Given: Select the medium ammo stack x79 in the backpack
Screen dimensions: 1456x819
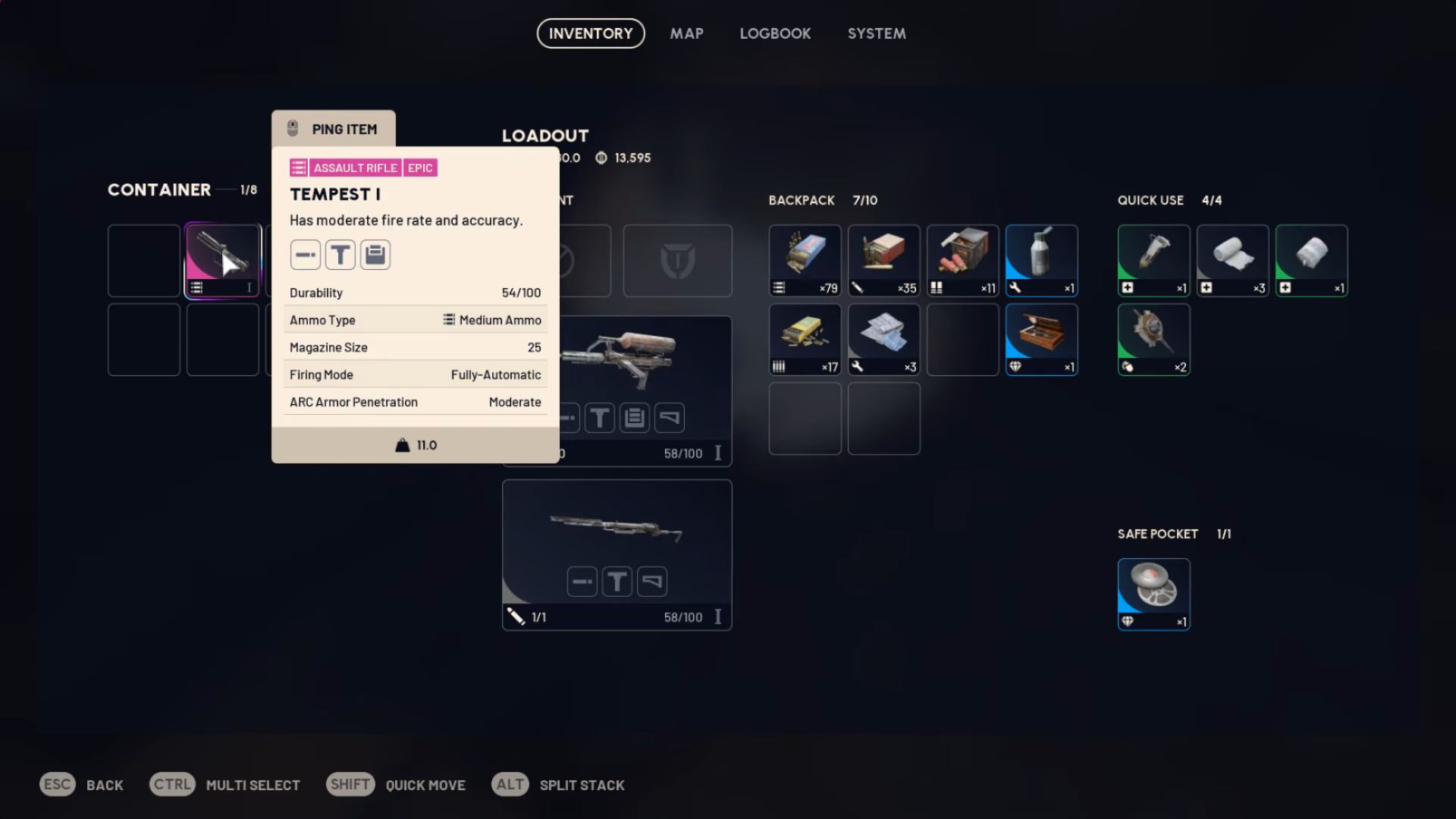Looking at the screenshot, I should pyautogui.click(x=805, y=260).
